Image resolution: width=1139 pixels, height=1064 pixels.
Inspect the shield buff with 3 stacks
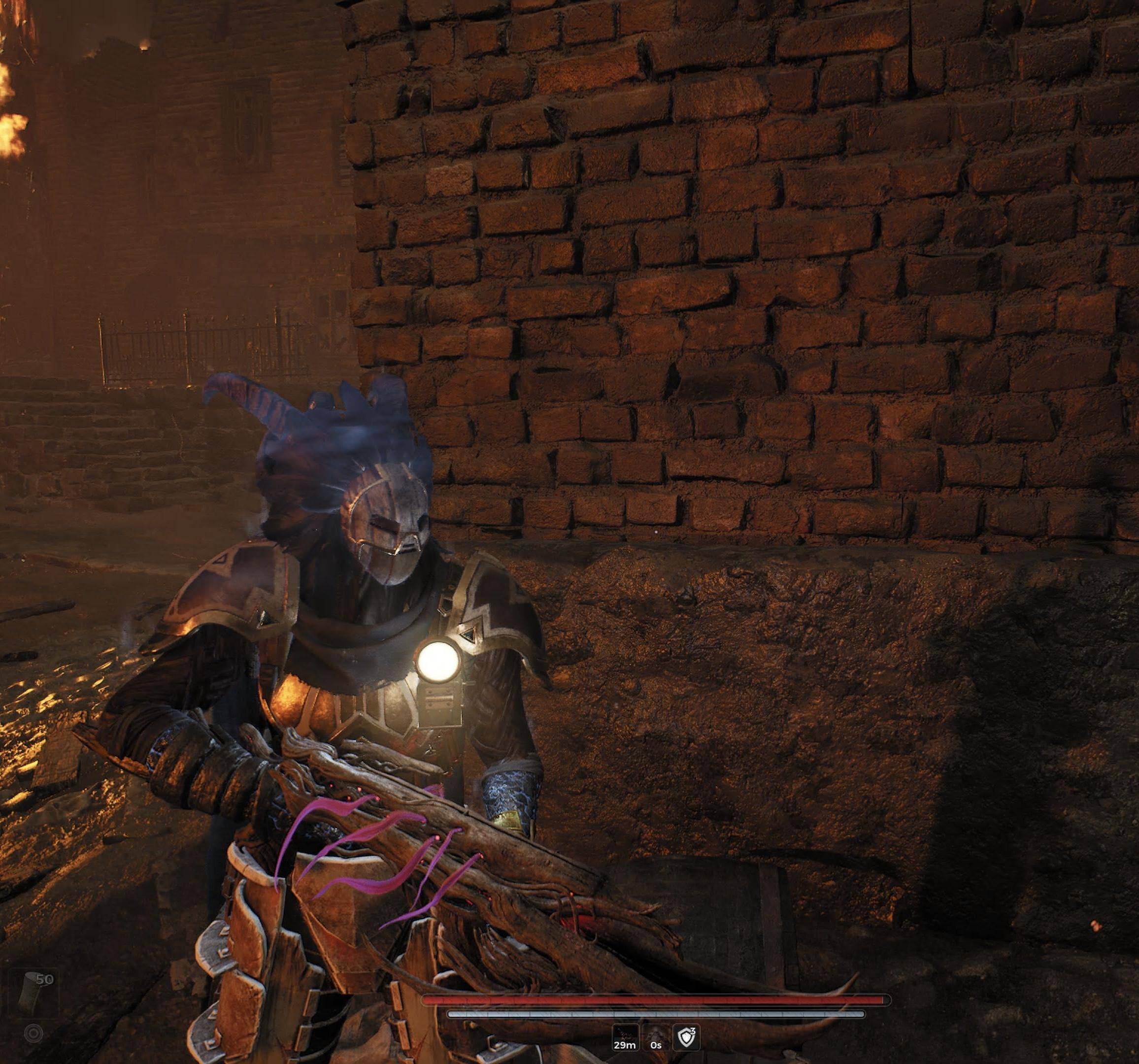tap(686, 1037)
